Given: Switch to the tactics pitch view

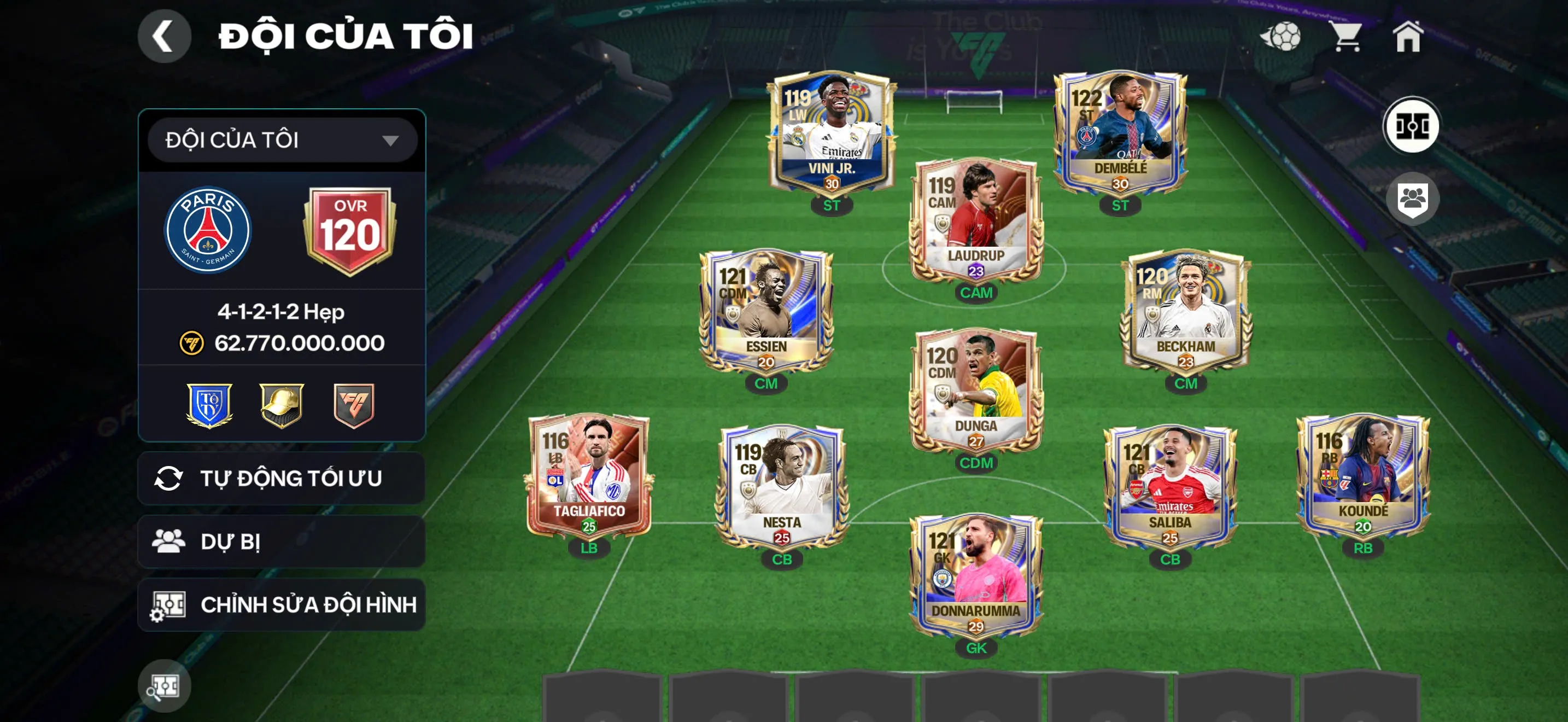Looking at the screenshot, I should [1412, 126].
